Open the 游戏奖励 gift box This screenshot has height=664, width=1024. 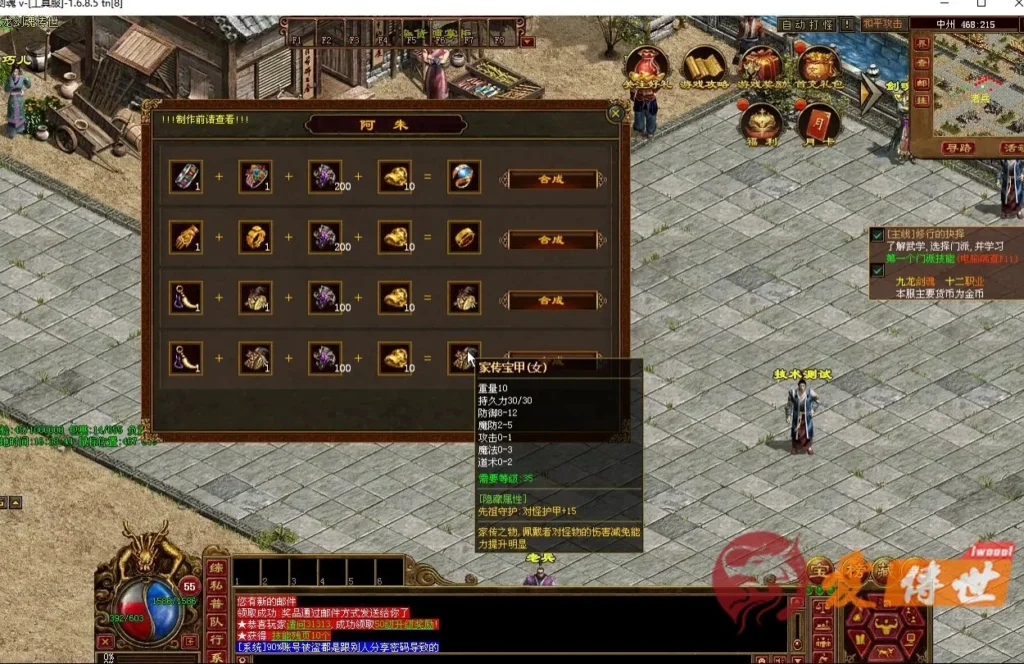(x=762, y=68)
